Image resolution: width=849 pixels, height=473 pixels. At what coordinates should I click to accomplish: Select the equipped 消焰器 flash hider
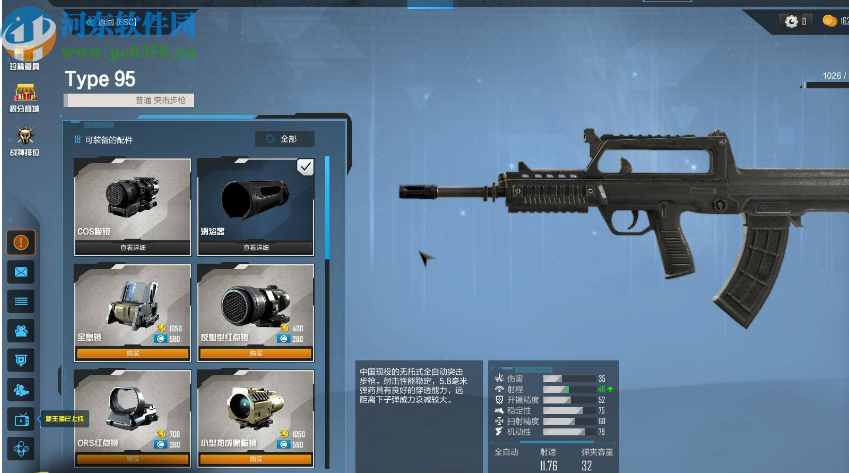255,199
